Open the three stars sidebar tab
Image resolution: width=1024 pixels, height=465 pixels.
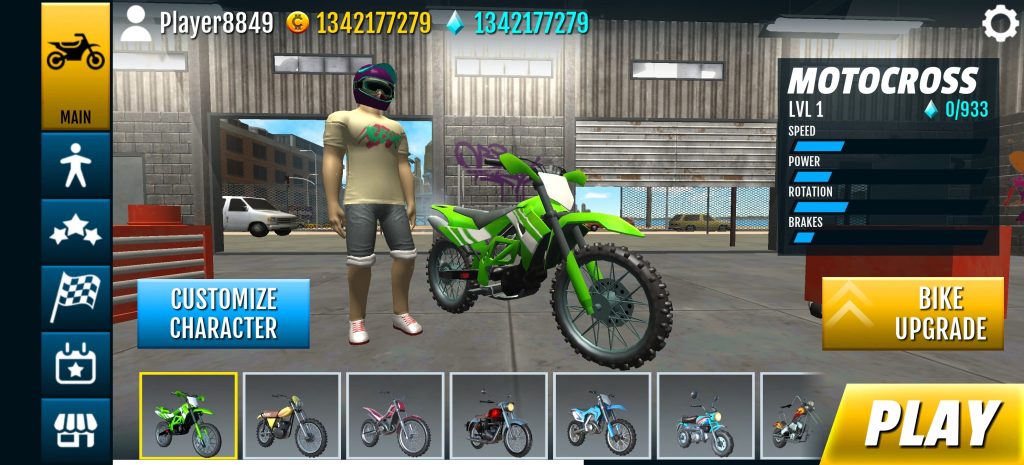(x=76, y=229)
